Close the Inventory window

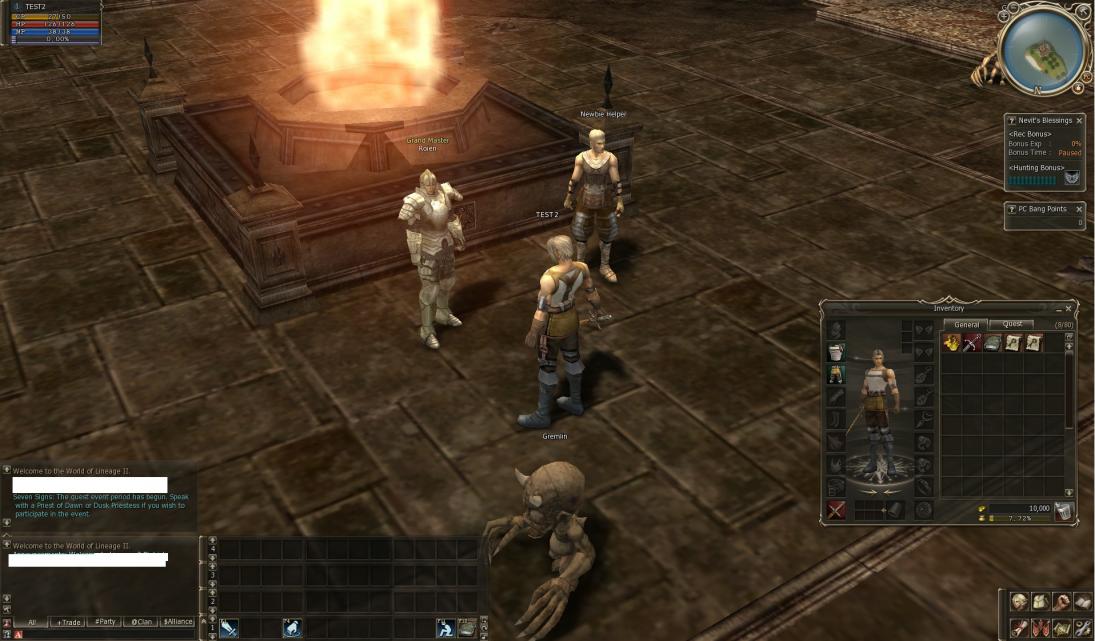(1068, 309)
